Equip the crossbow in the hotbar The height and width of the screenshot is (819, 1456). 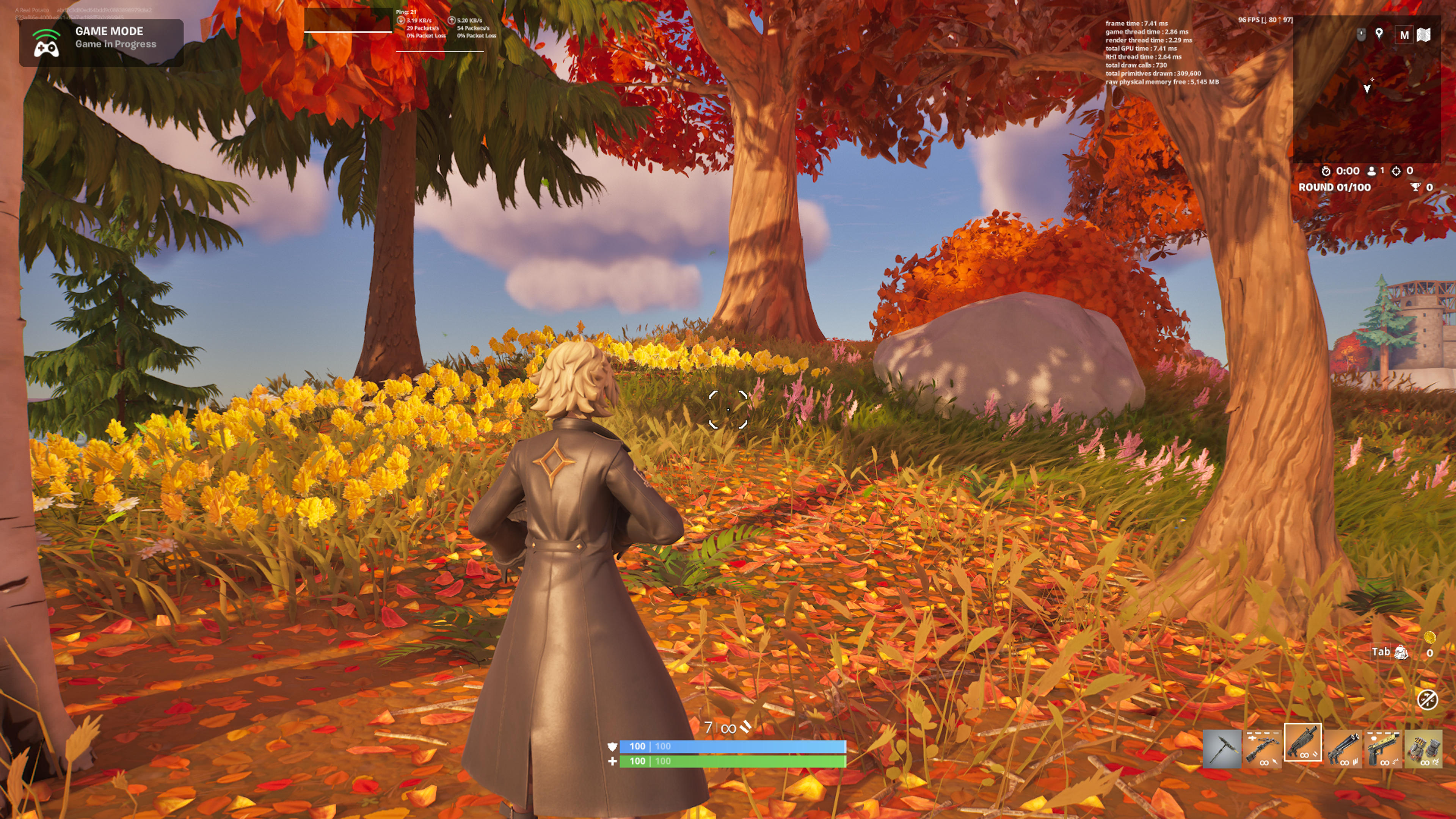point(1261,748)
